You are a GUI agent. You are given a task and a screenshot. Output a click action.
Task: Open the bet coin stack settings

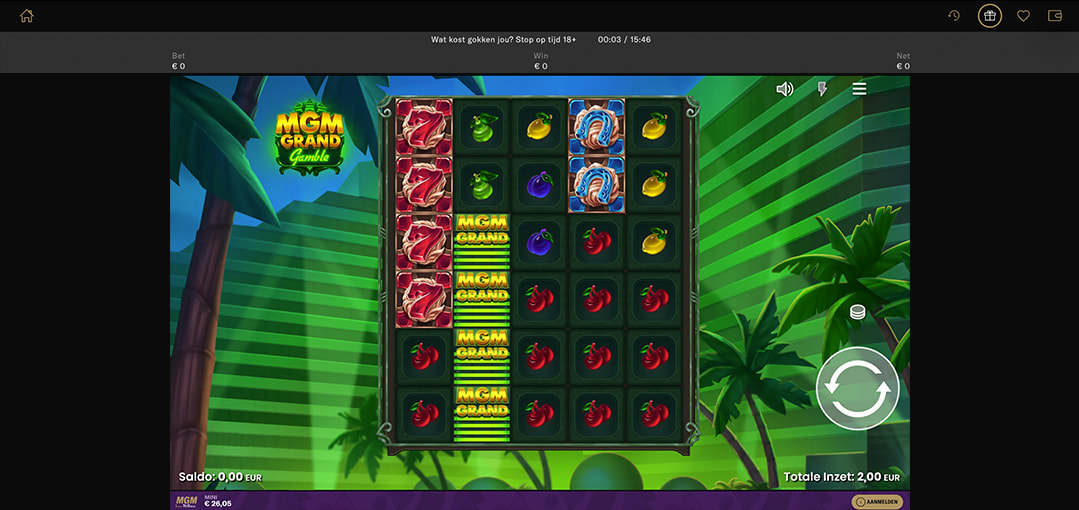857,312
